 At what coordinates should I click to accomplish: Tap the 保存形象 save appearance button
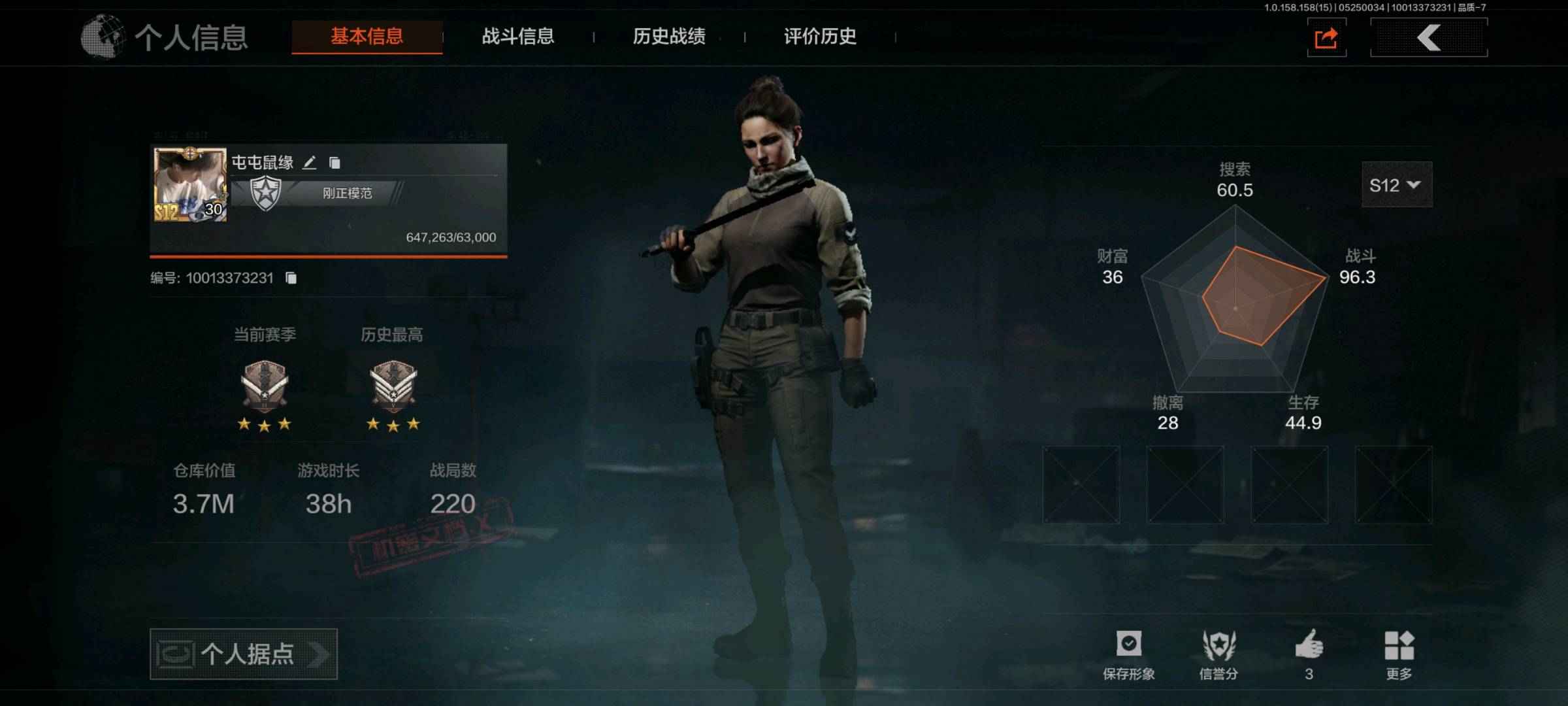click(x=1128, y=654)
